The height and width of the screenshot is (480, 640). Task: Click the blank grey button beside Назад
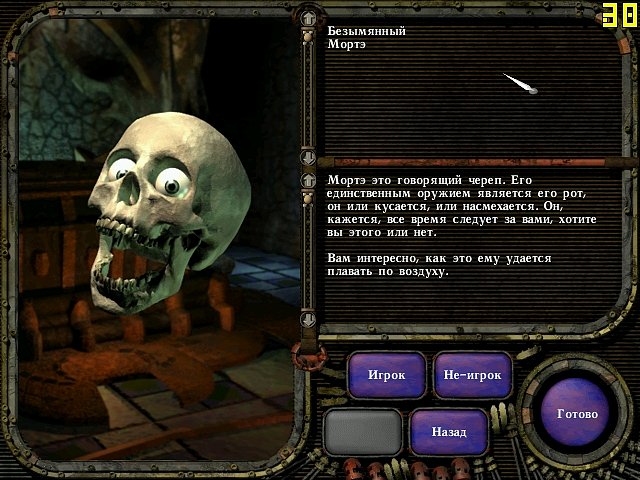[363, 432]
